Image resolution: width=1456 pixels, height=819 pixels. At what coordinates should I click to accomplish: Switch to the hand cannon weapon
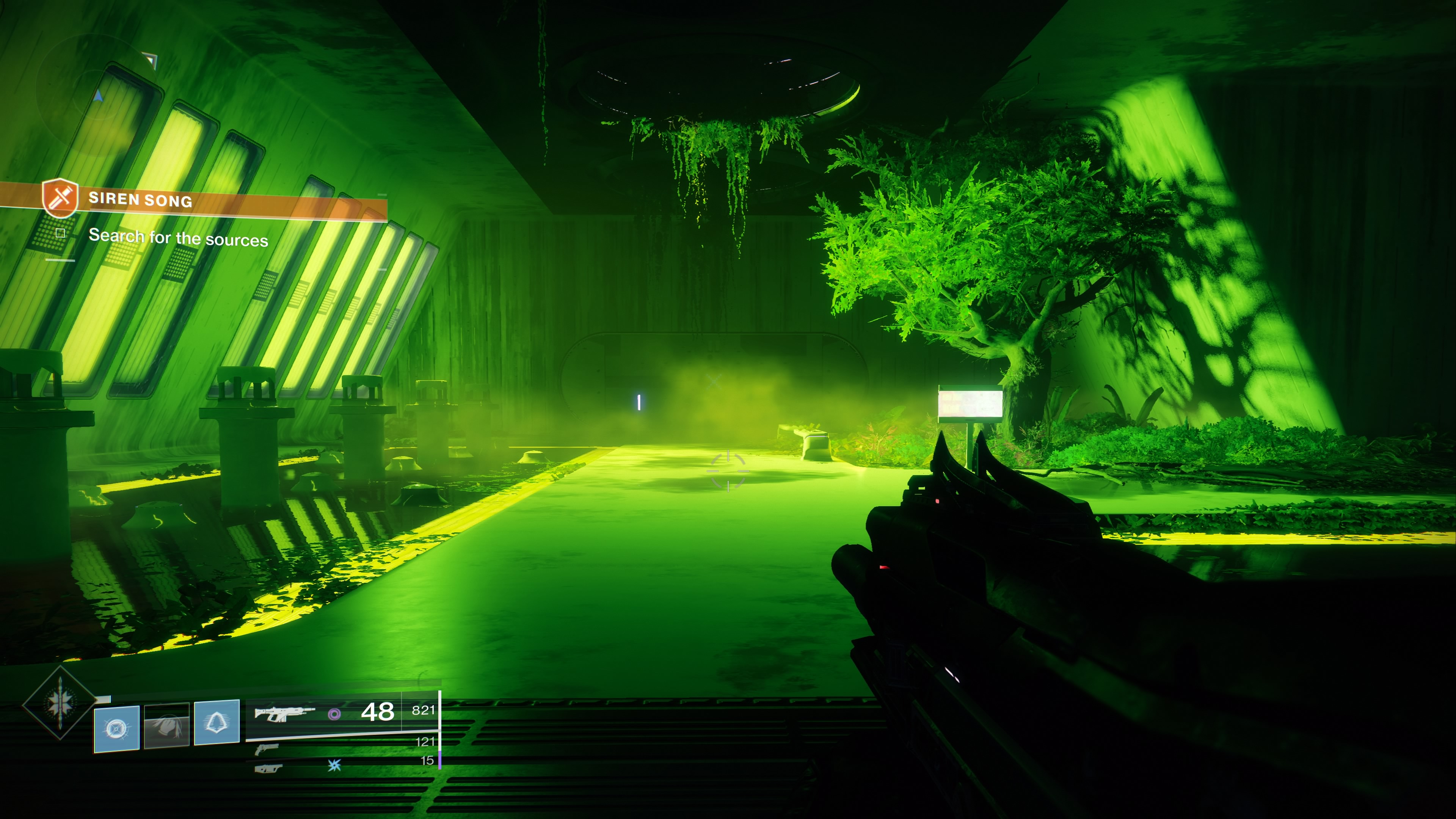pos(267,750)
